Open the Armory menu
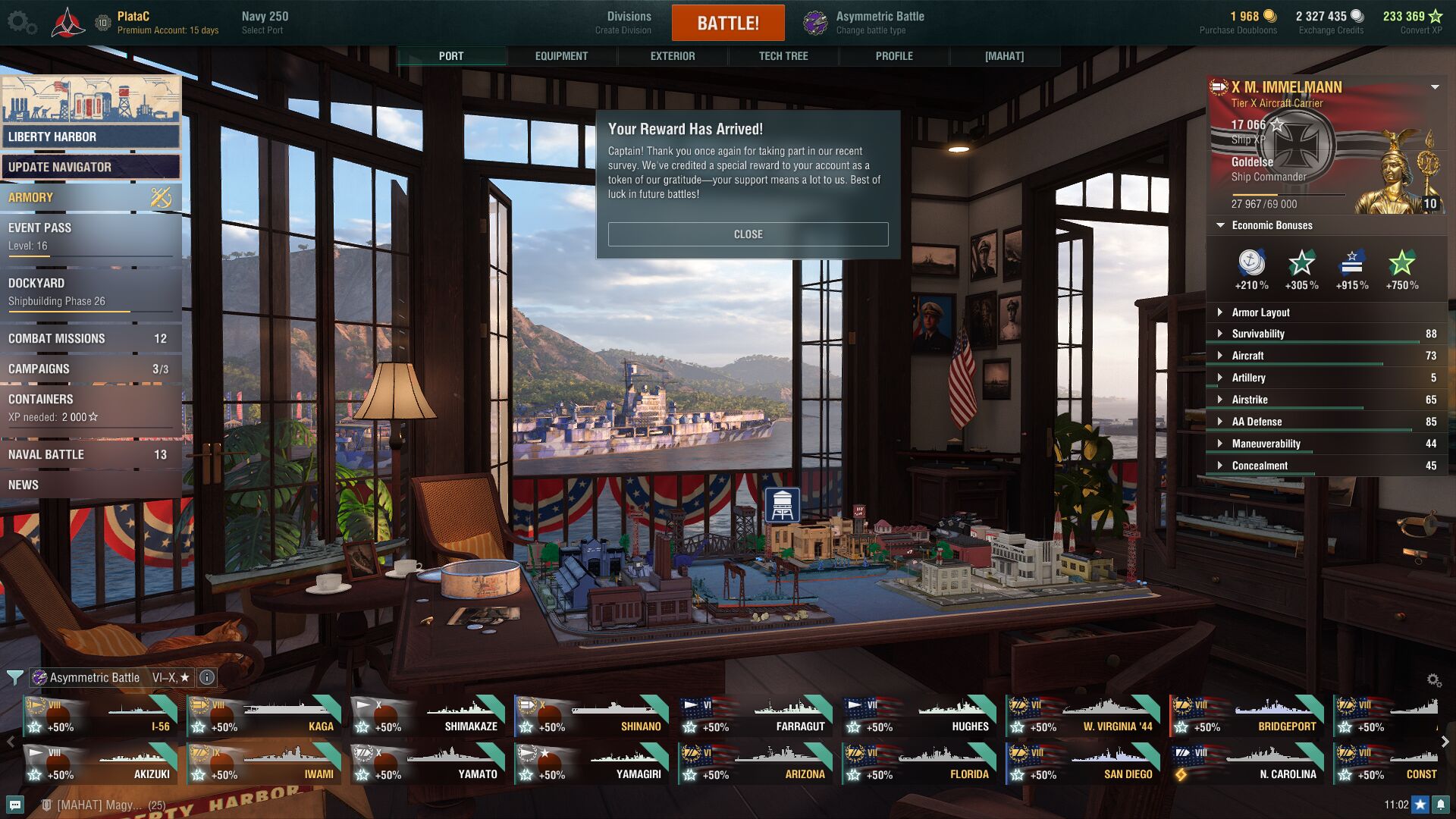This screenshot has width=1456, height=819. tap(90, 198)
